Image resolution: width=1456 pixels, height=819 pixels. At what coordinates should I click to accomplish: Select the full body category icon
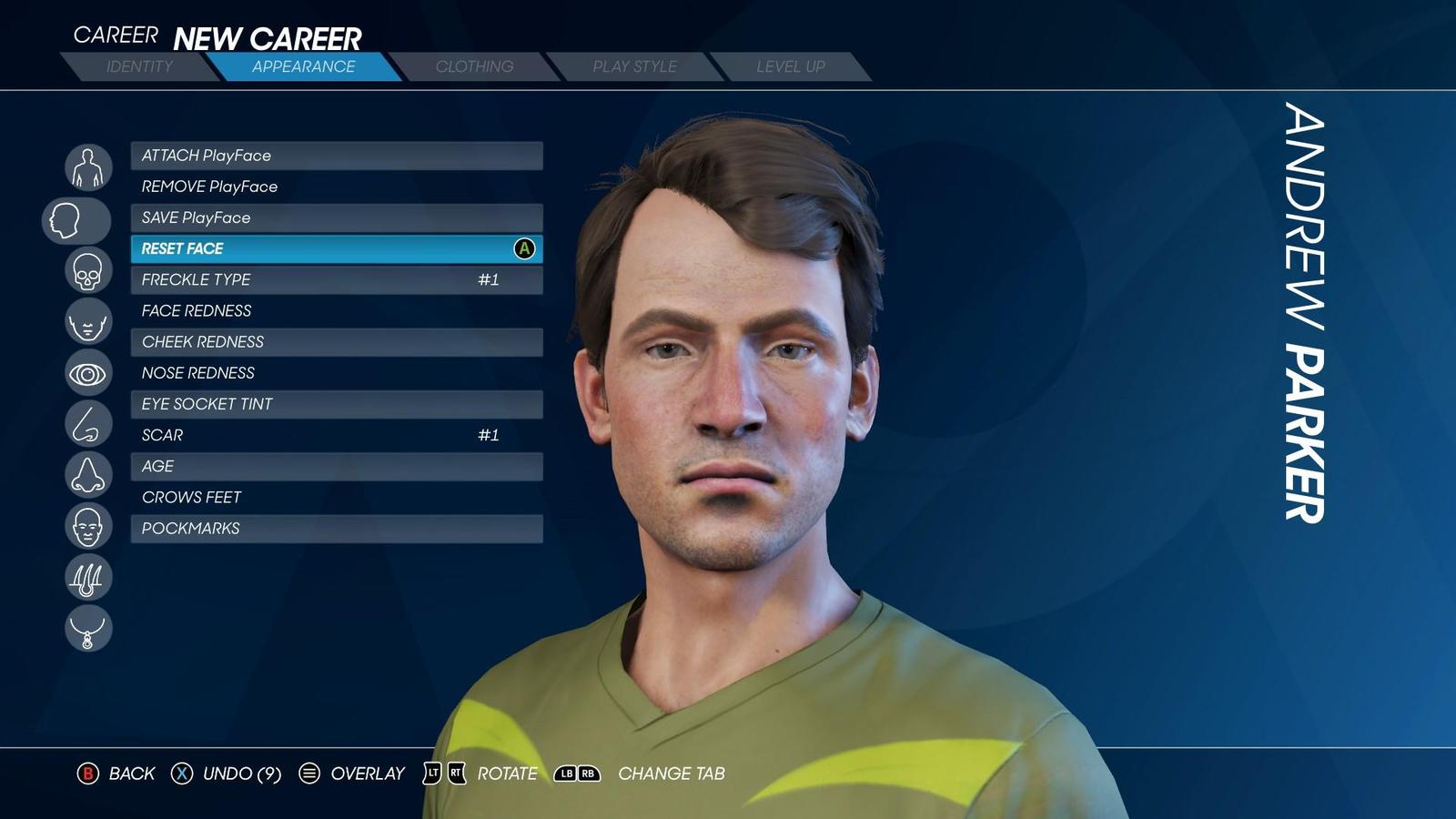[88, 167]
